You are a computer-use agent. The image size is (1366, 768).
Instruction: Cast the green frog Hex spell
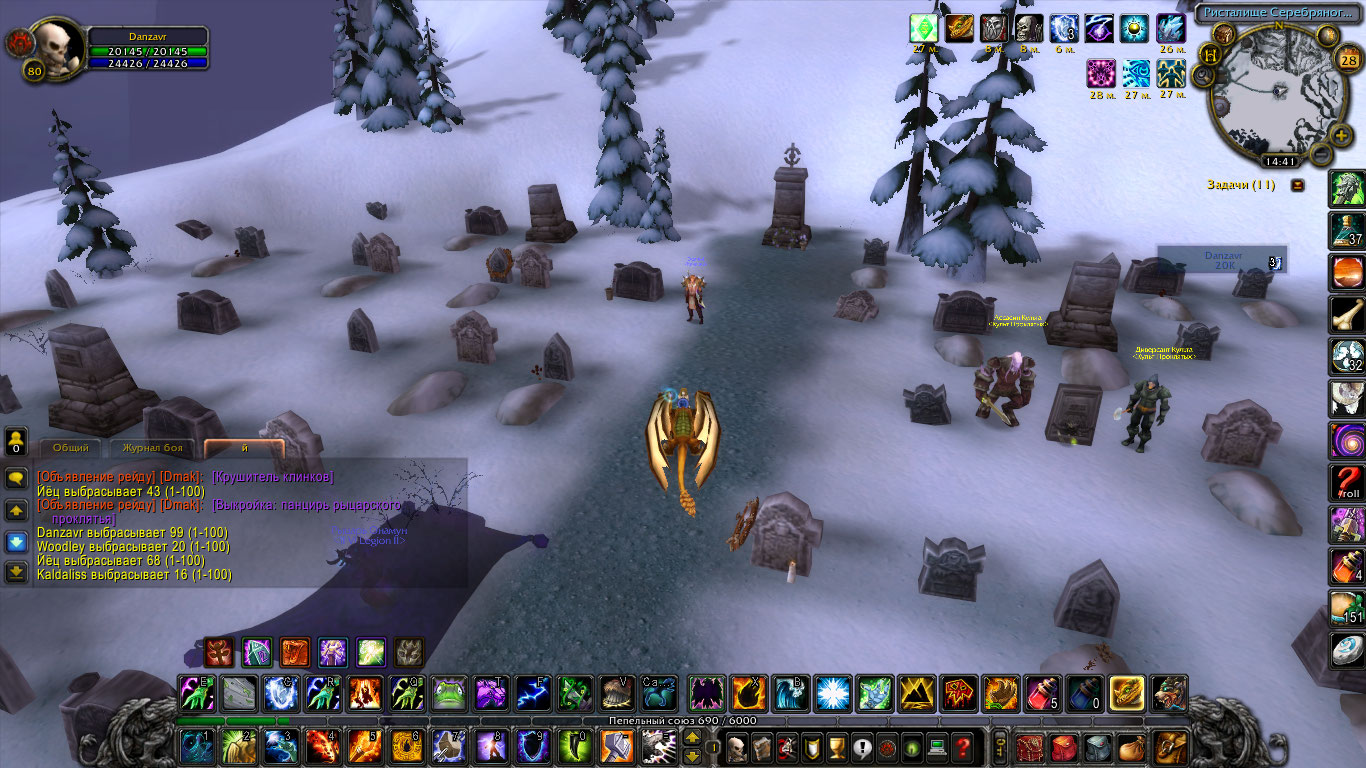point(449,693)
